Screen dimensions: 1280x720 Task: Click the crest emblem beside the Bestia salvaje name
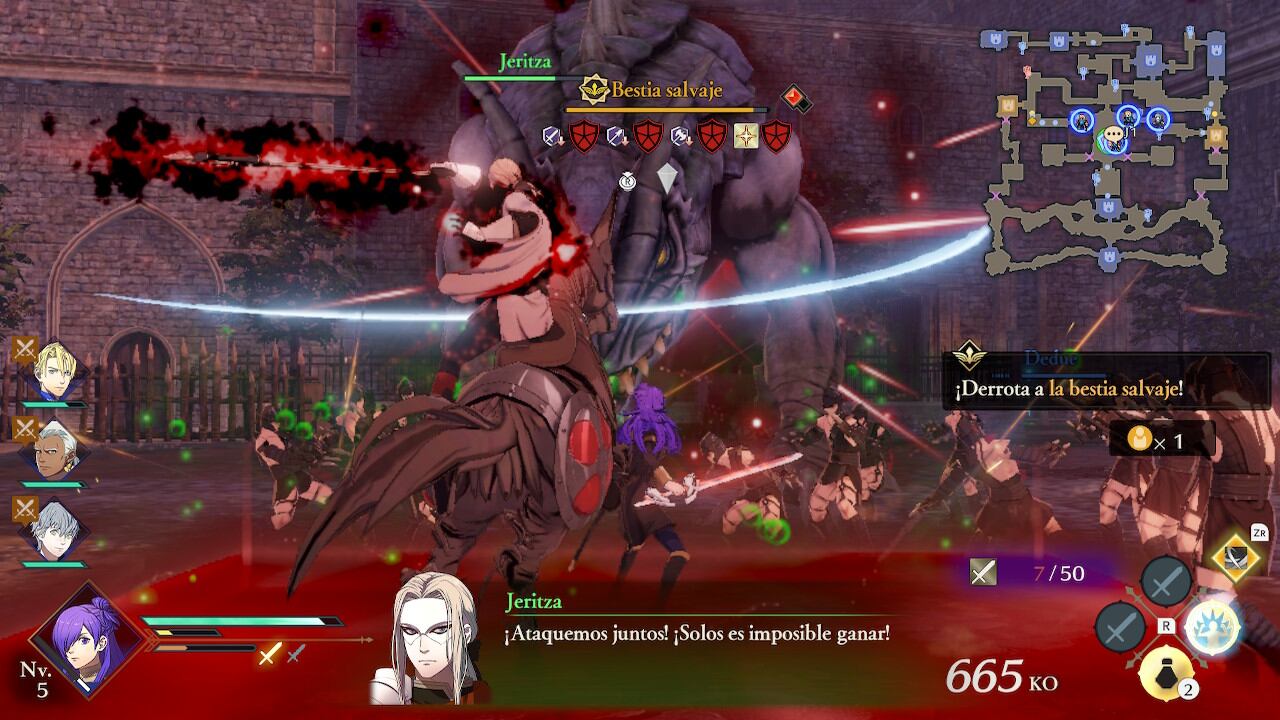tap(594, 88)
